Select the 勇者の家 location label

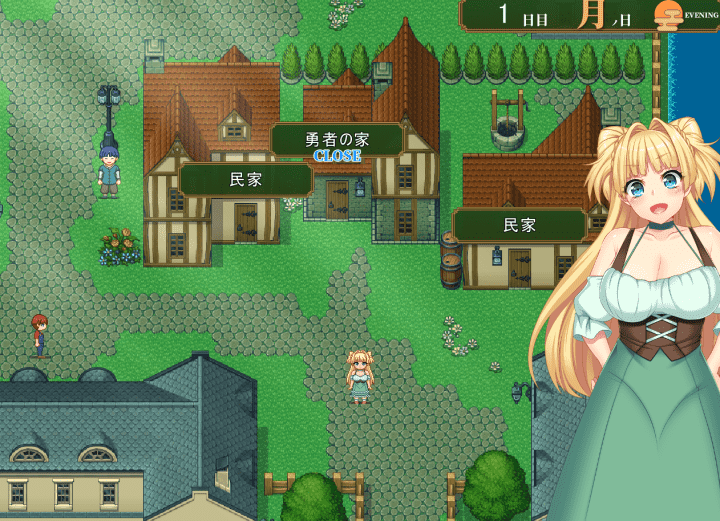pyautogui.click(x=337, y=140)
